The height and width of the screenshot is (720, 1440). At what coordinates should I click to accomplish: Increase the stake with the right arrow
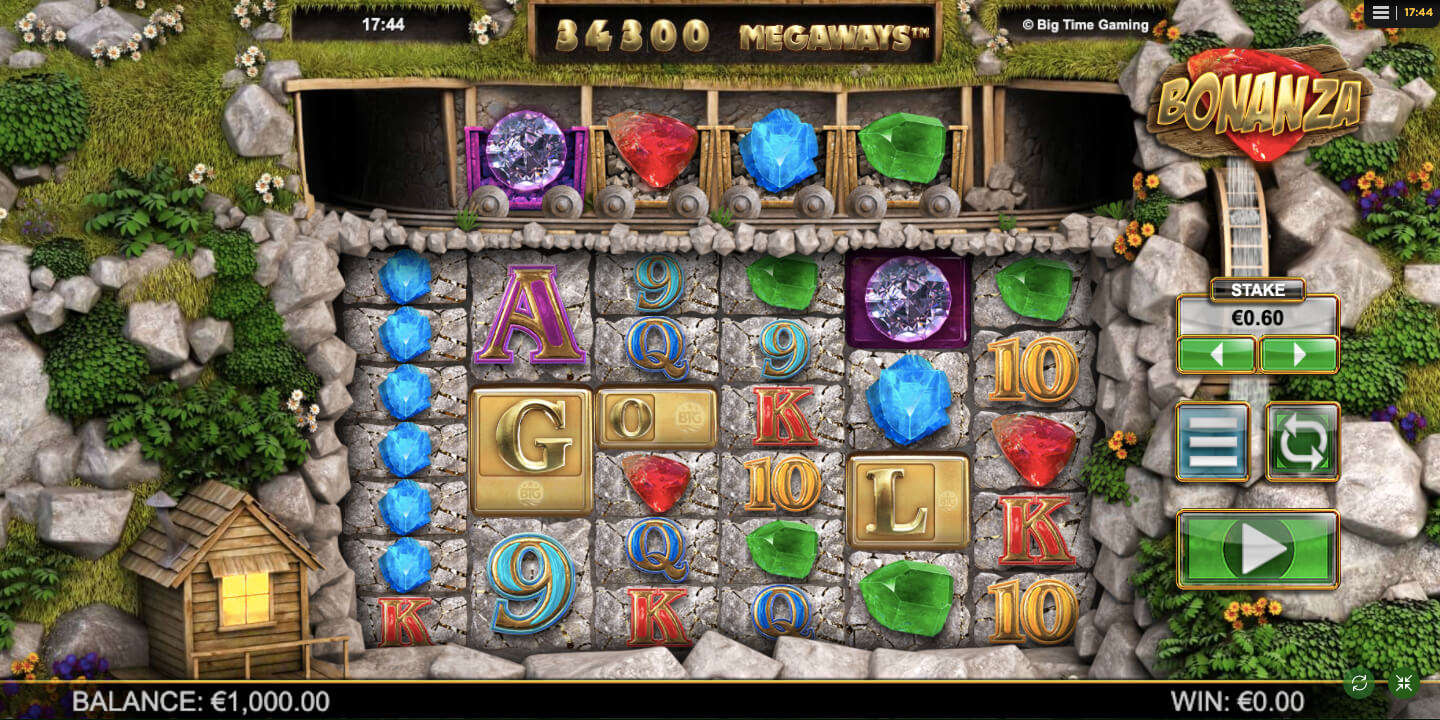pos(1299,354)
